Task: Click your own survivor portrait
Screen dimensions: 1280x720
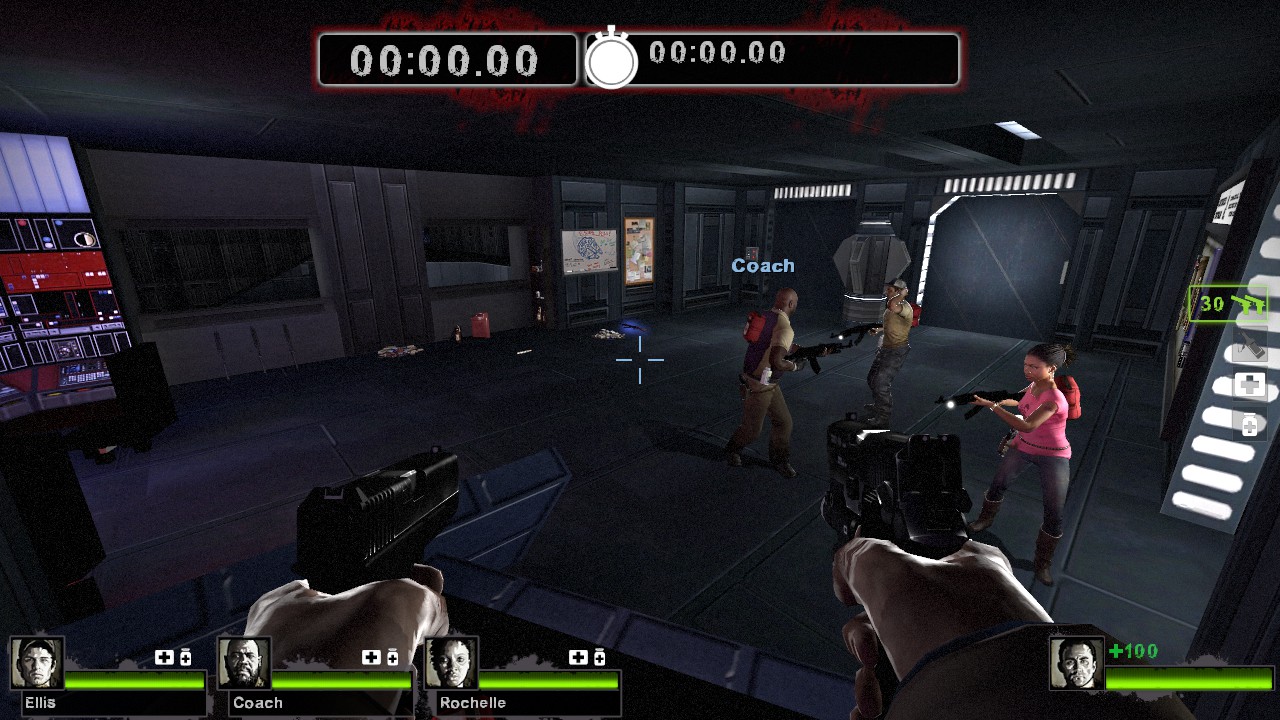Action: point(1076,663)
